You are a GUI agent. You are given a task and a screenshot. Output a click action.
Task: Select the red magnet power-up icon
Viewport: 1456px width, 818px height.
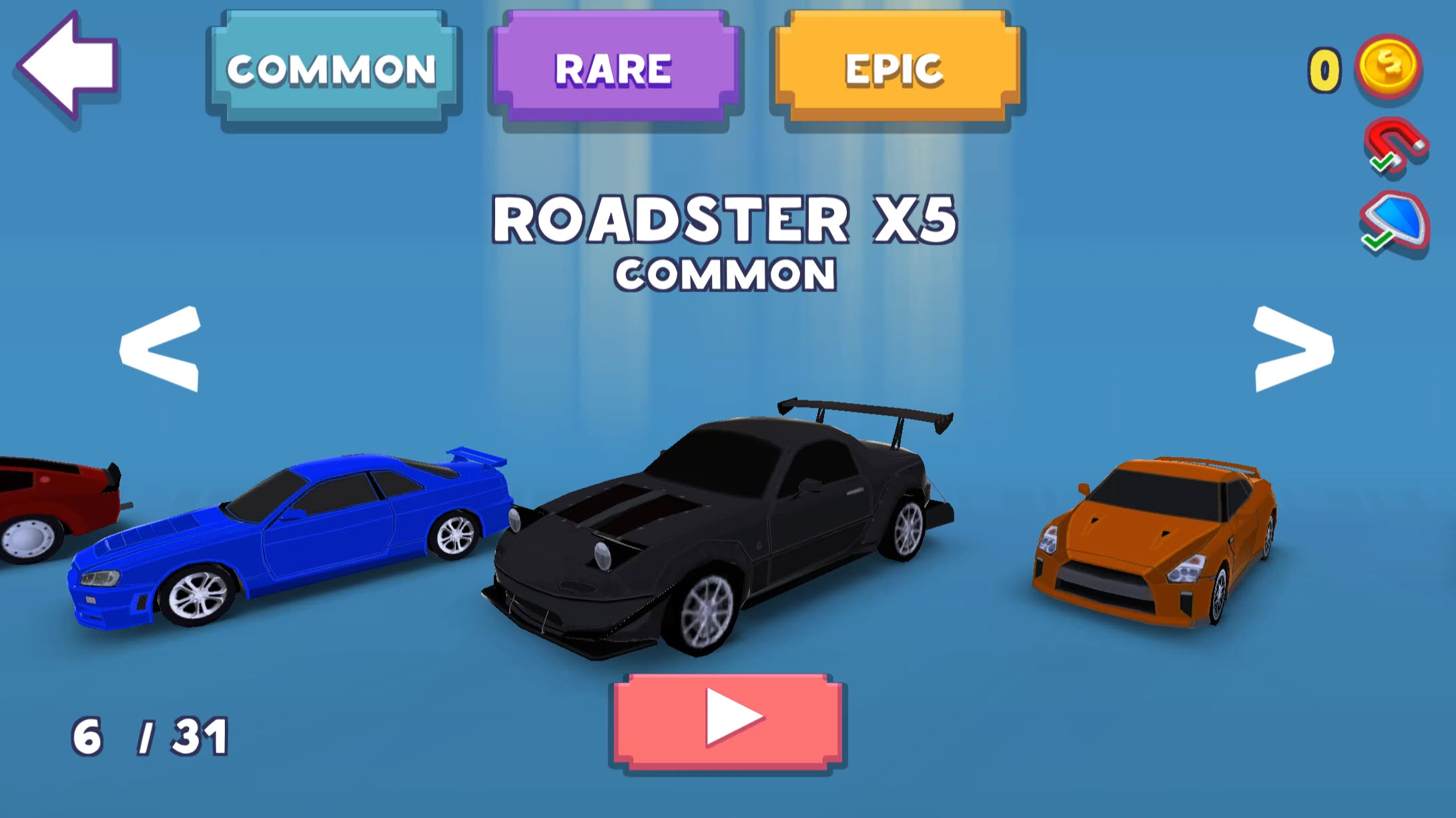(1395, 145)
